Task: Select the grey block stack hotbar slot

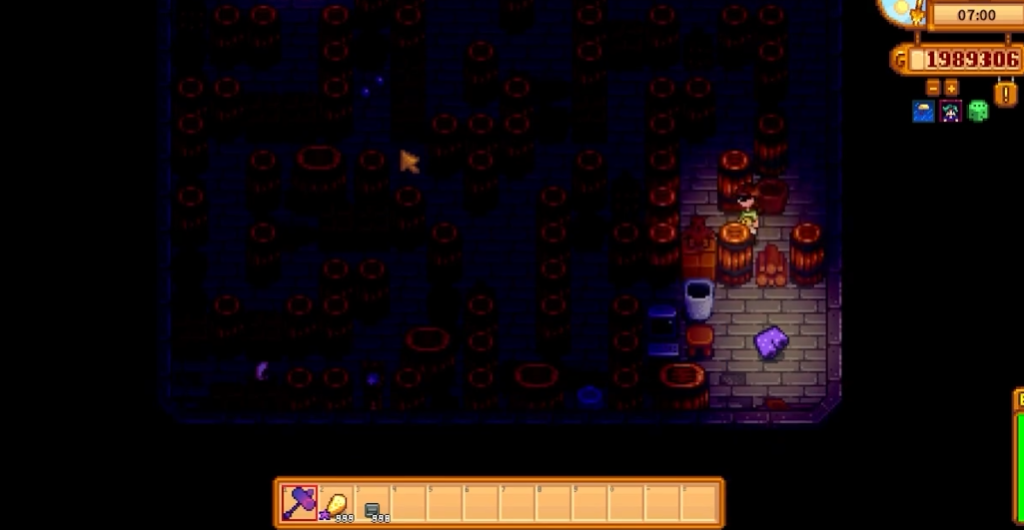Action: [x=373, y=503]
